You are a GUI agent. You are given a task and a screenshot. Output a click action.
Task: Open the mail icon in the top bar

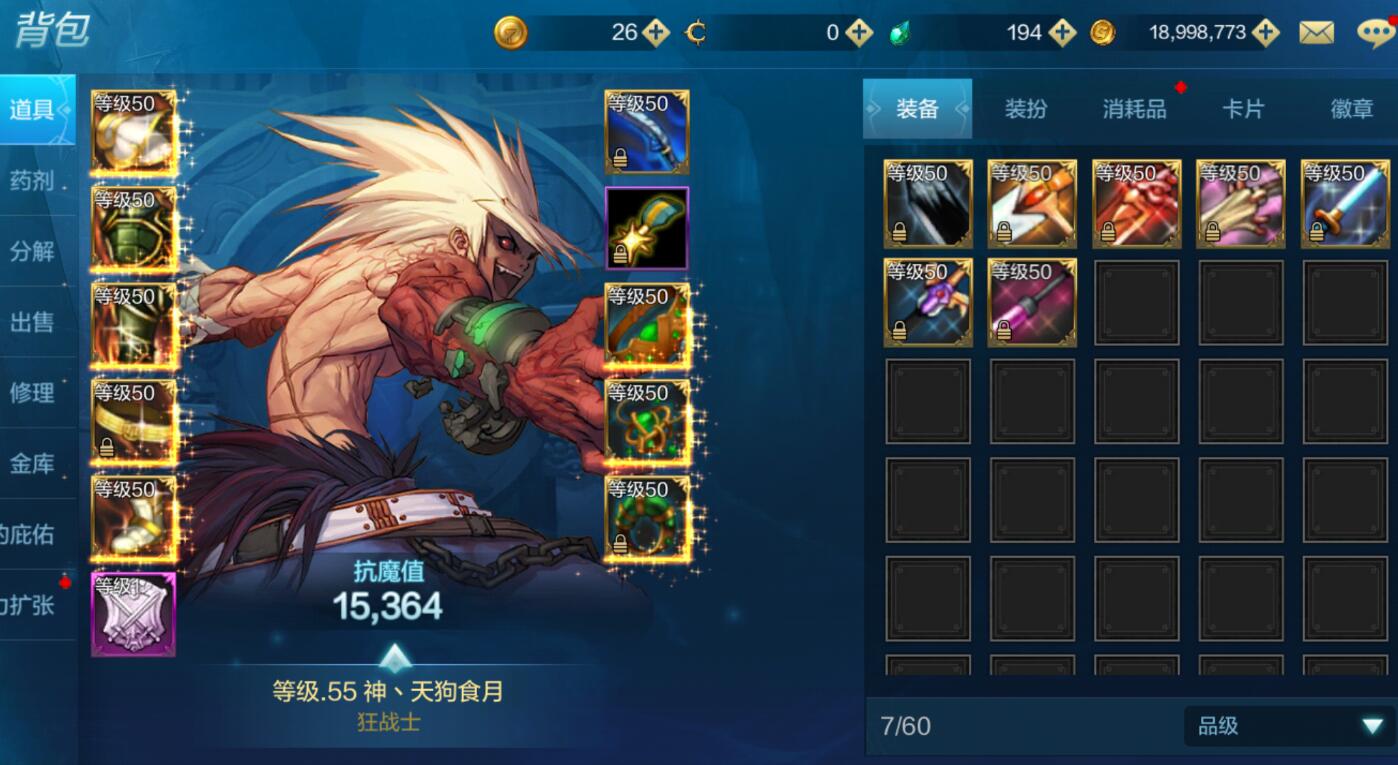point(1318,32)
